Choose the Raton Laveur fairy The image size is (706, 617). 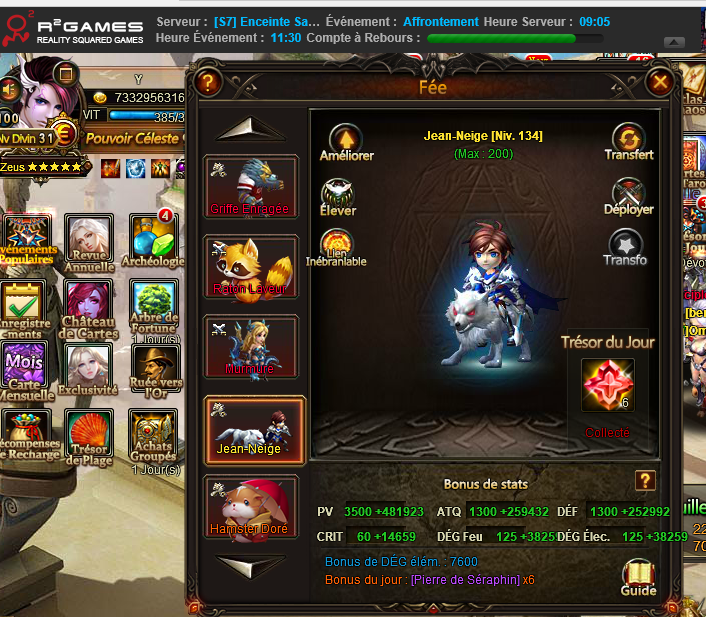point(251,266)
